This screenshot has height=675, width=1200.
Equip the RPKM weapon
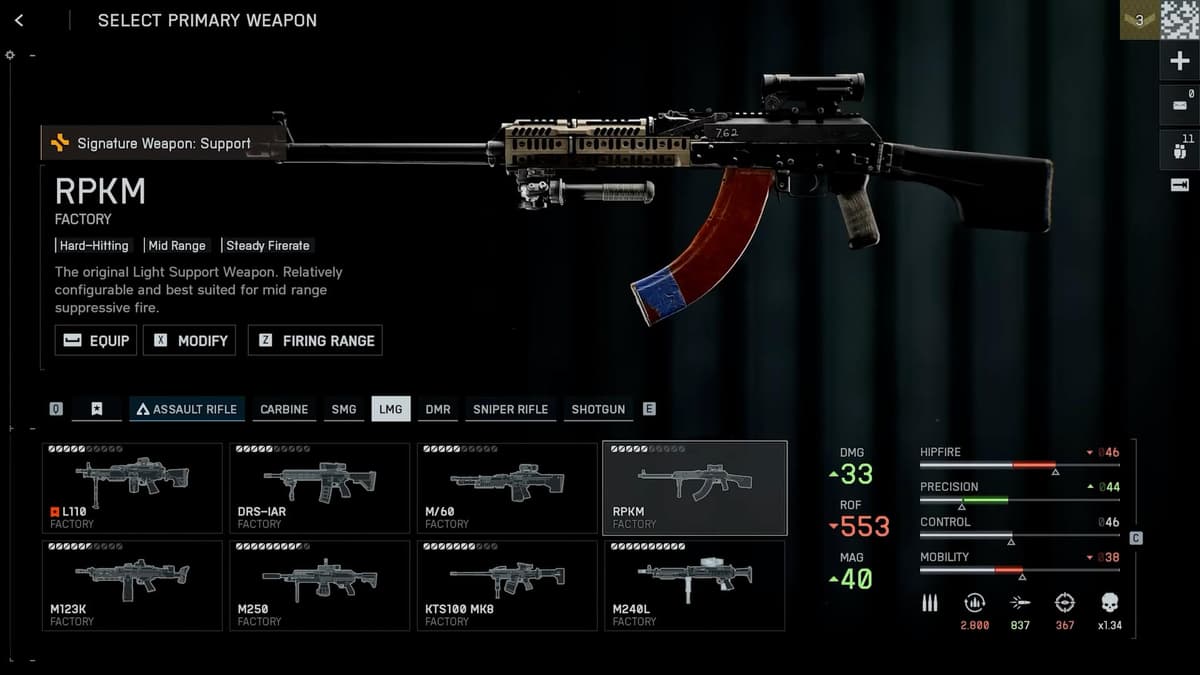[x=96, y=340]
